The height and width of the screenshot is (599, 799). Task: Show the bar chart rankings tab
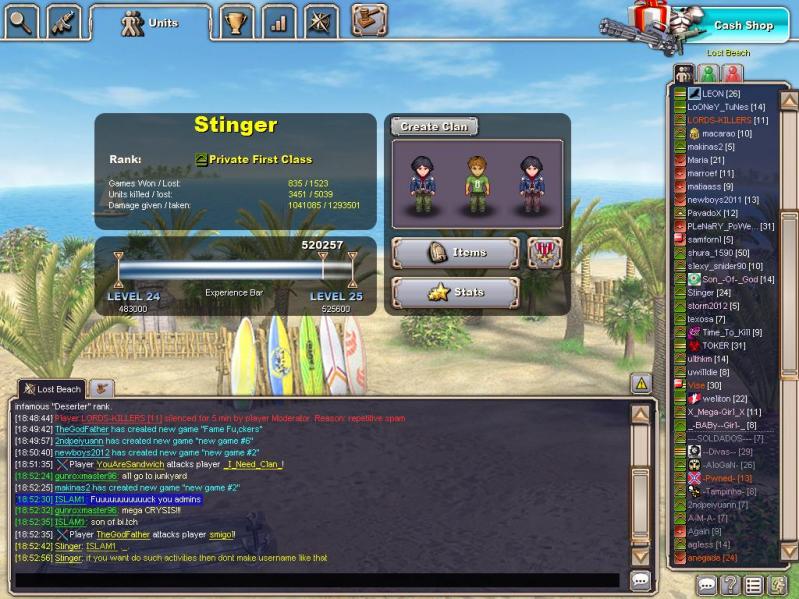[x=278, y=21]
